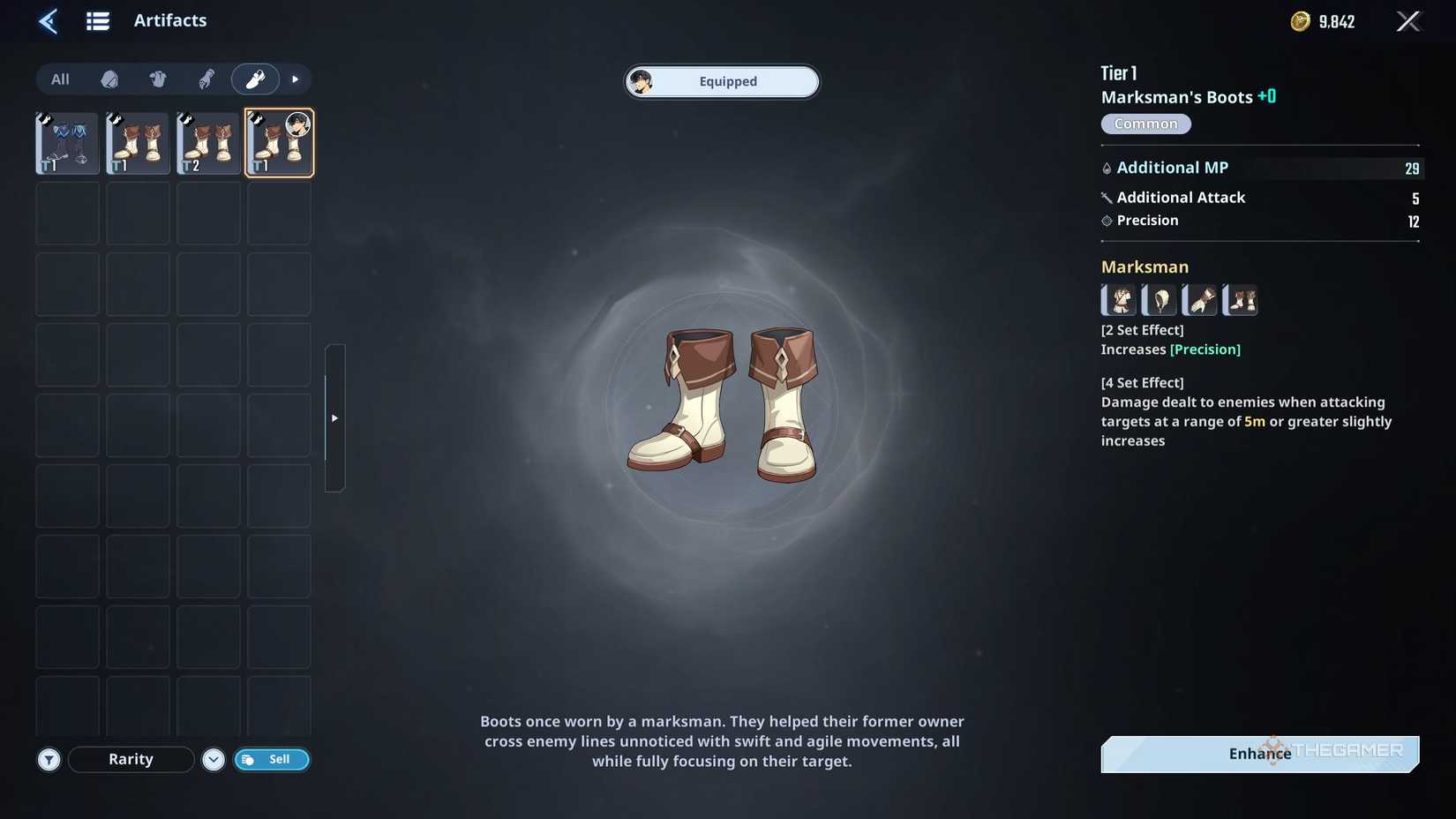Select the T2 Marksman's Boots thumbnail
This screenshot has width=1456, height=819.
click(207, 142)
